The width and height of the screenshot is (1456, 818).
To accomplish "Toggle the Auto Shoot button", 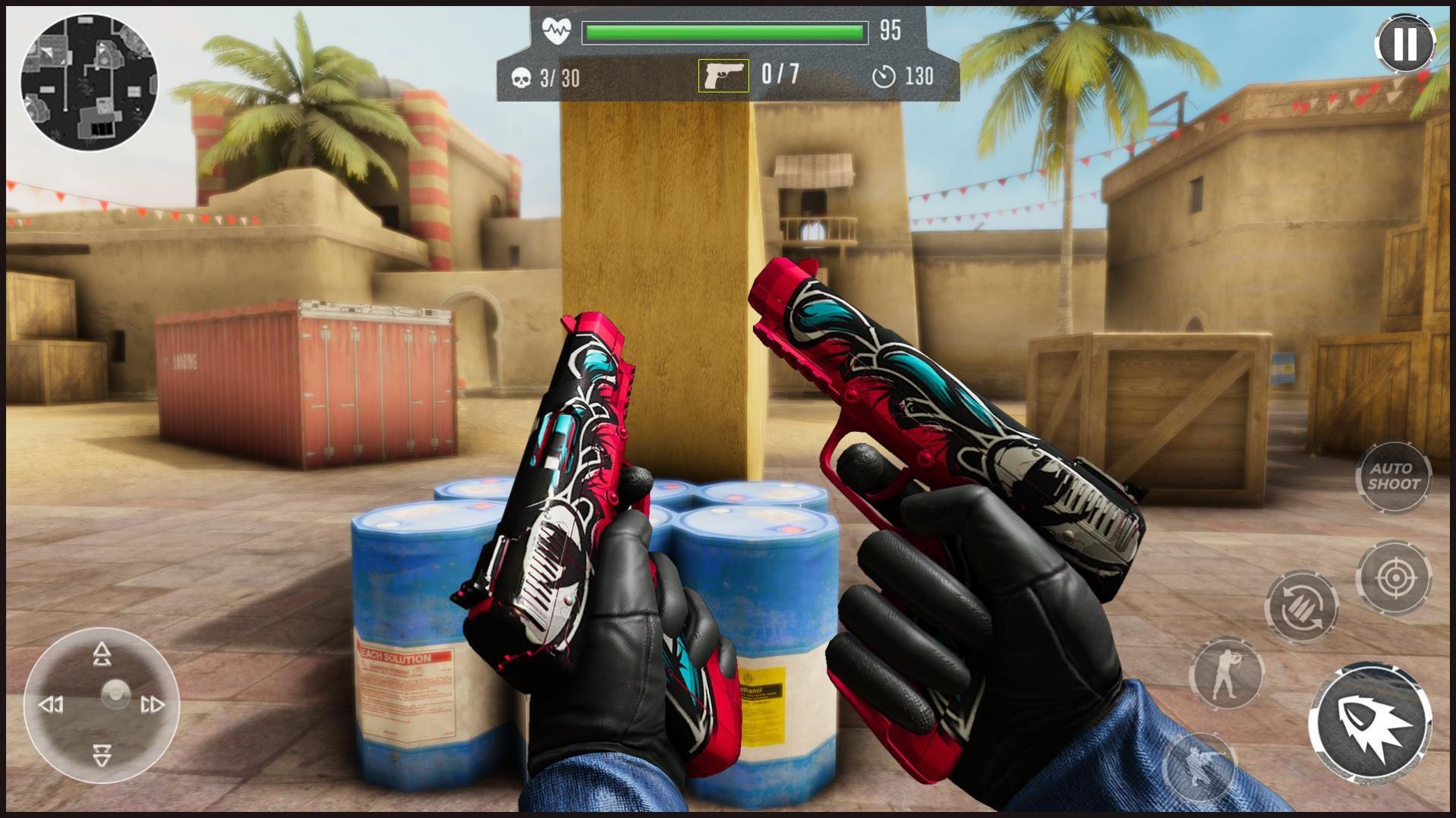I will 1393,477.
